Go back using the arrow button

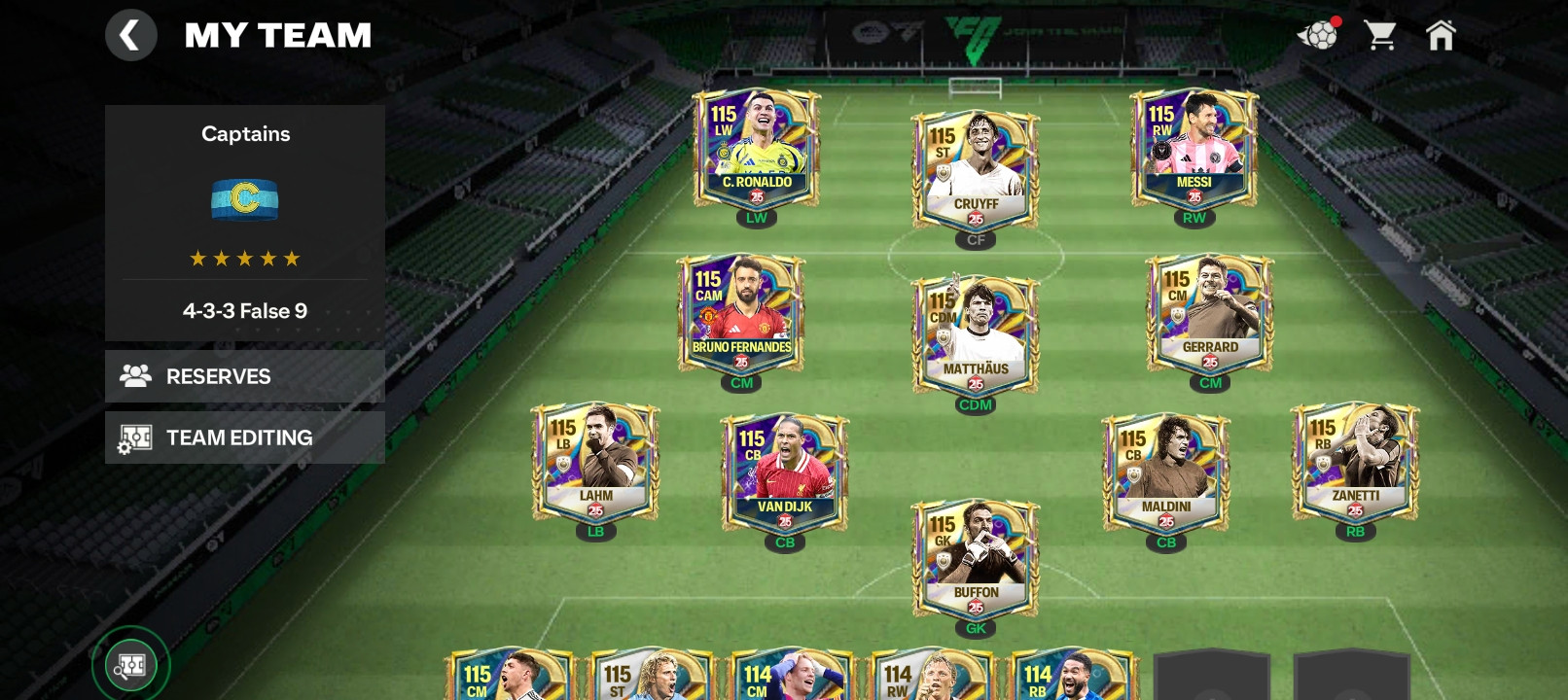tap(130, 36)
